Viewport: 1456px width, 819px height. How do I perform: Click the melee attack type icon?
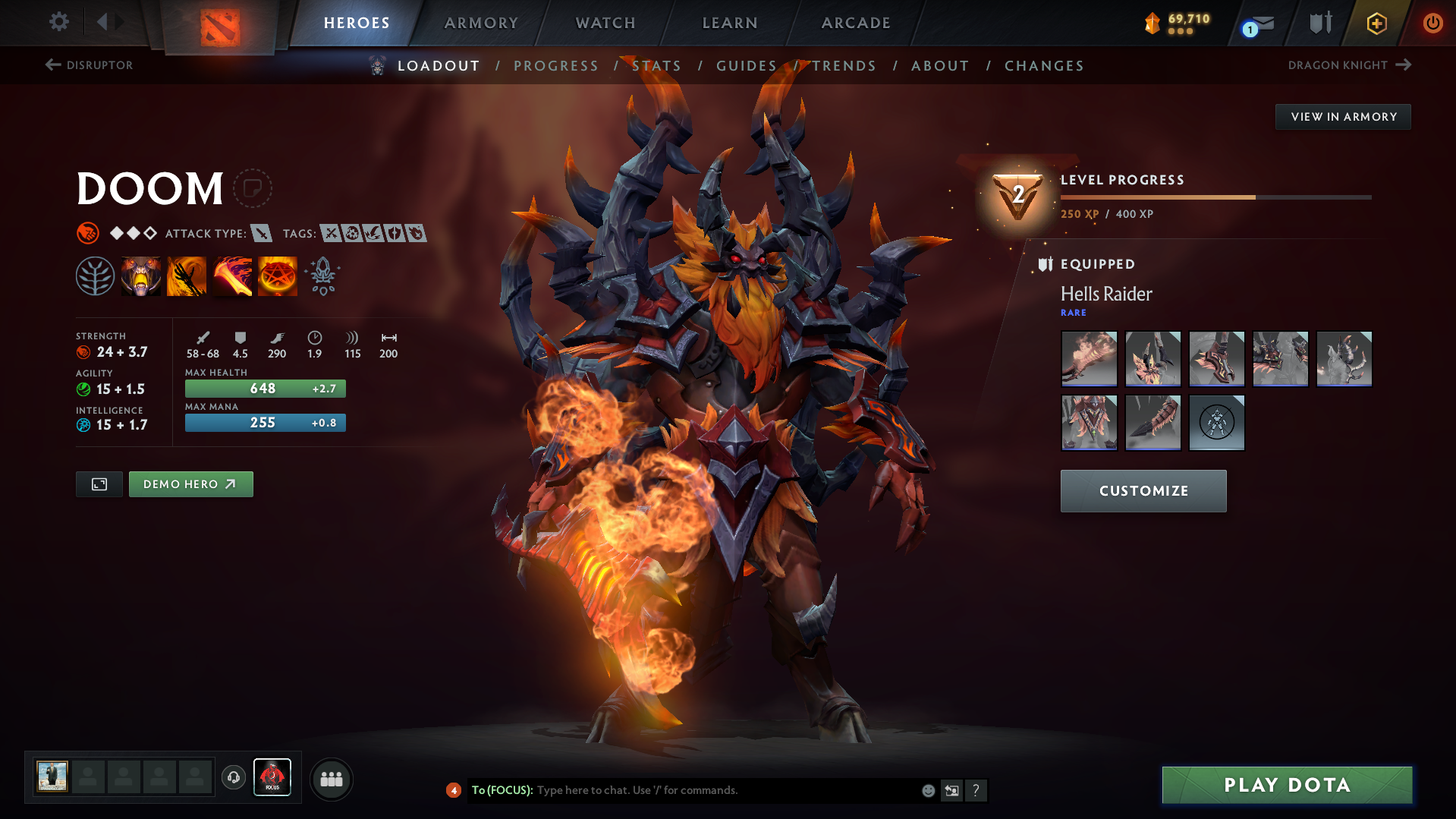pyautogui.click(x=262, y=234)
